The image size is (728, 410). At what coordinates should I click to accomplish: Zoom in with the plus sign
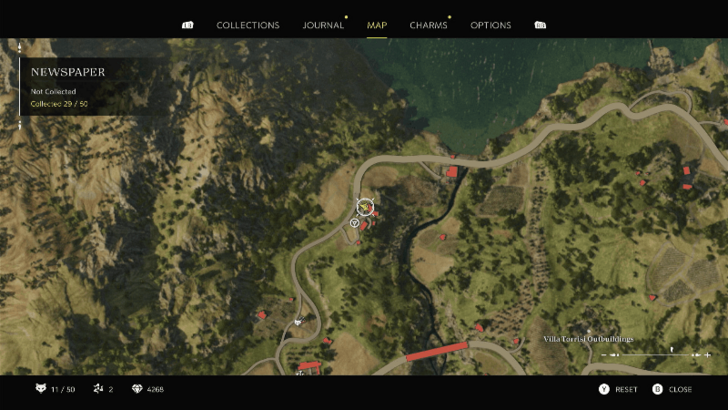click(x=708, y=355)
